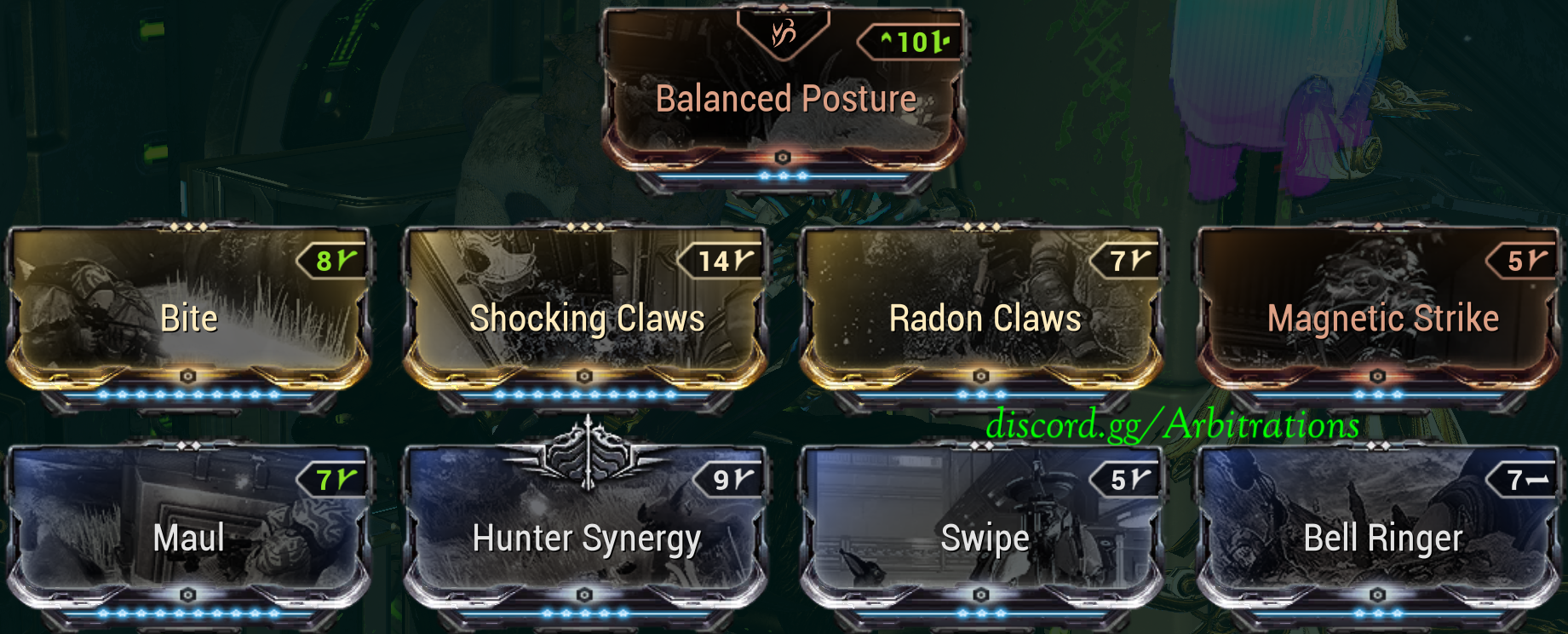This screenshot has height=634, width=1568.
Task: Choose the Bite mod card
Action: pyautogui.click(x=188, y=315)
